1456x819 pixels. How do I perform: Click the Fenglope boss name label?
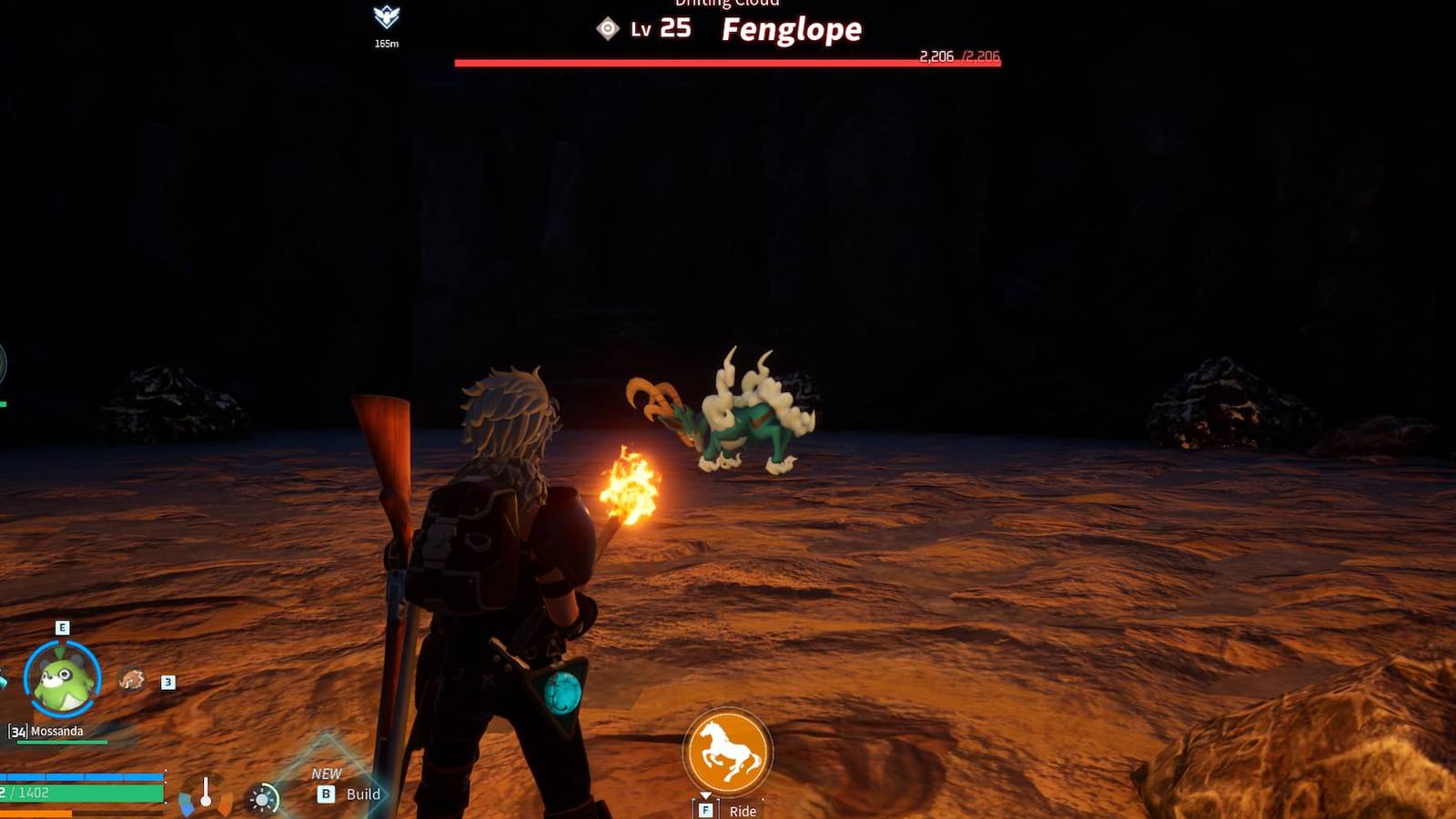(x=790, y=29)
